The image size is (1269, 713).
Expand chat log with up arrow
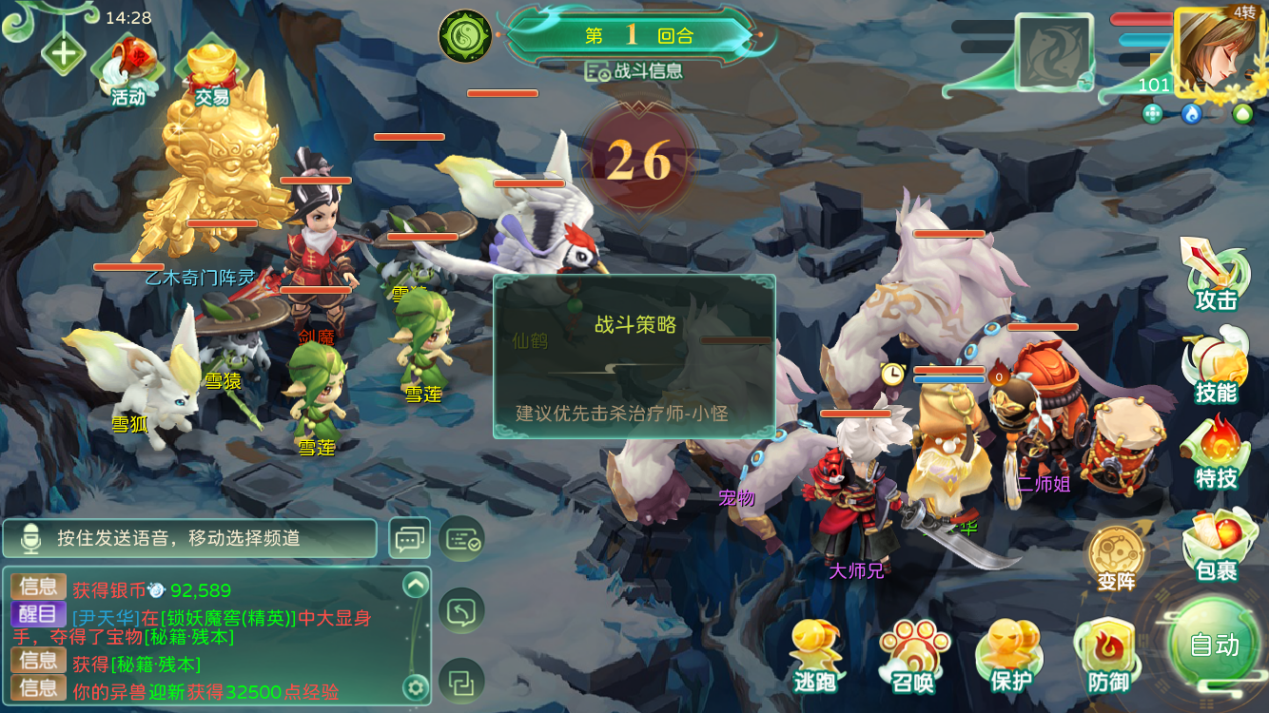point(415,585)
